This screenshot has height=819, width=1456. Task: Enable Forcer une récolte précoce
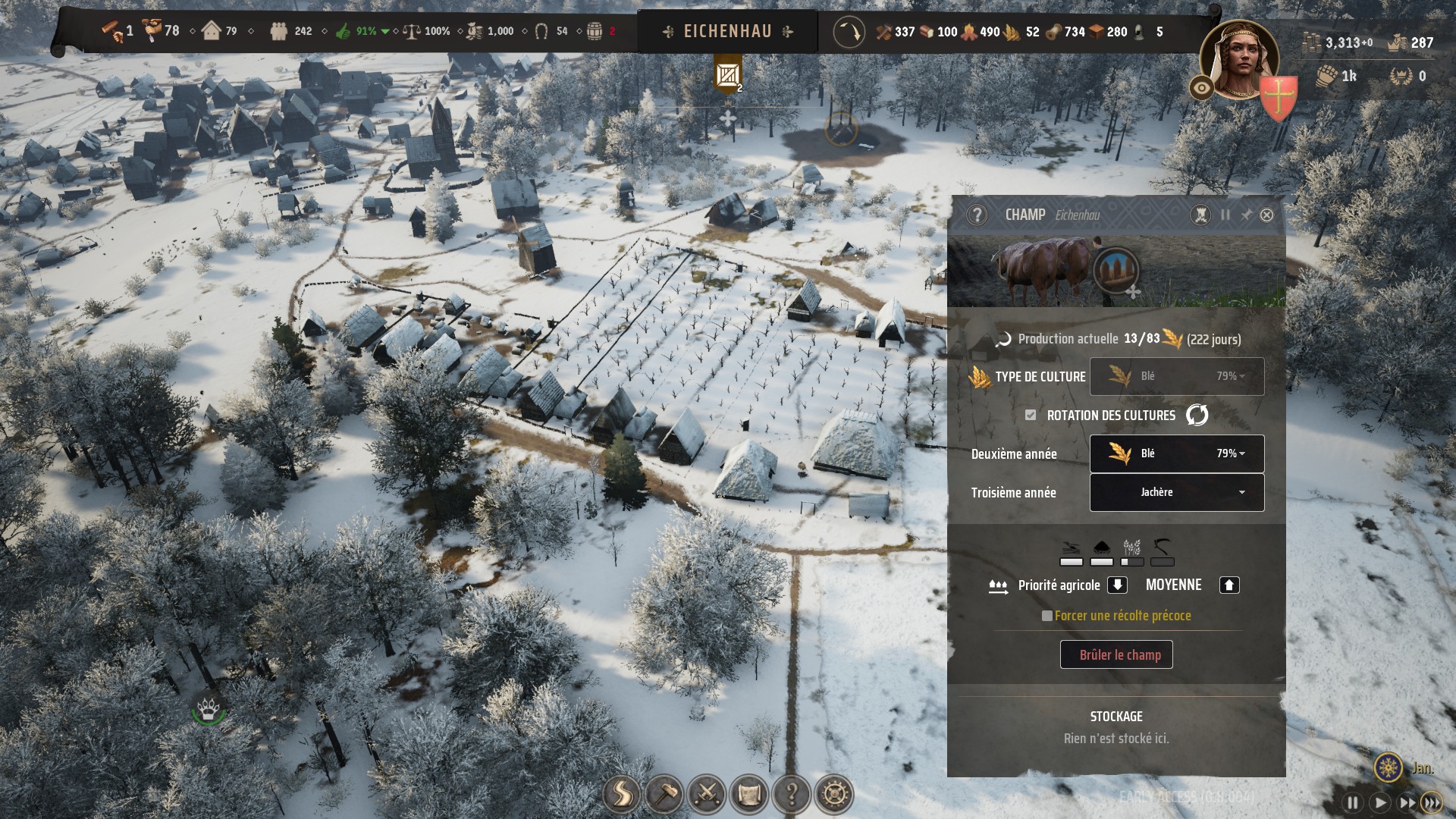[1047, 616]
